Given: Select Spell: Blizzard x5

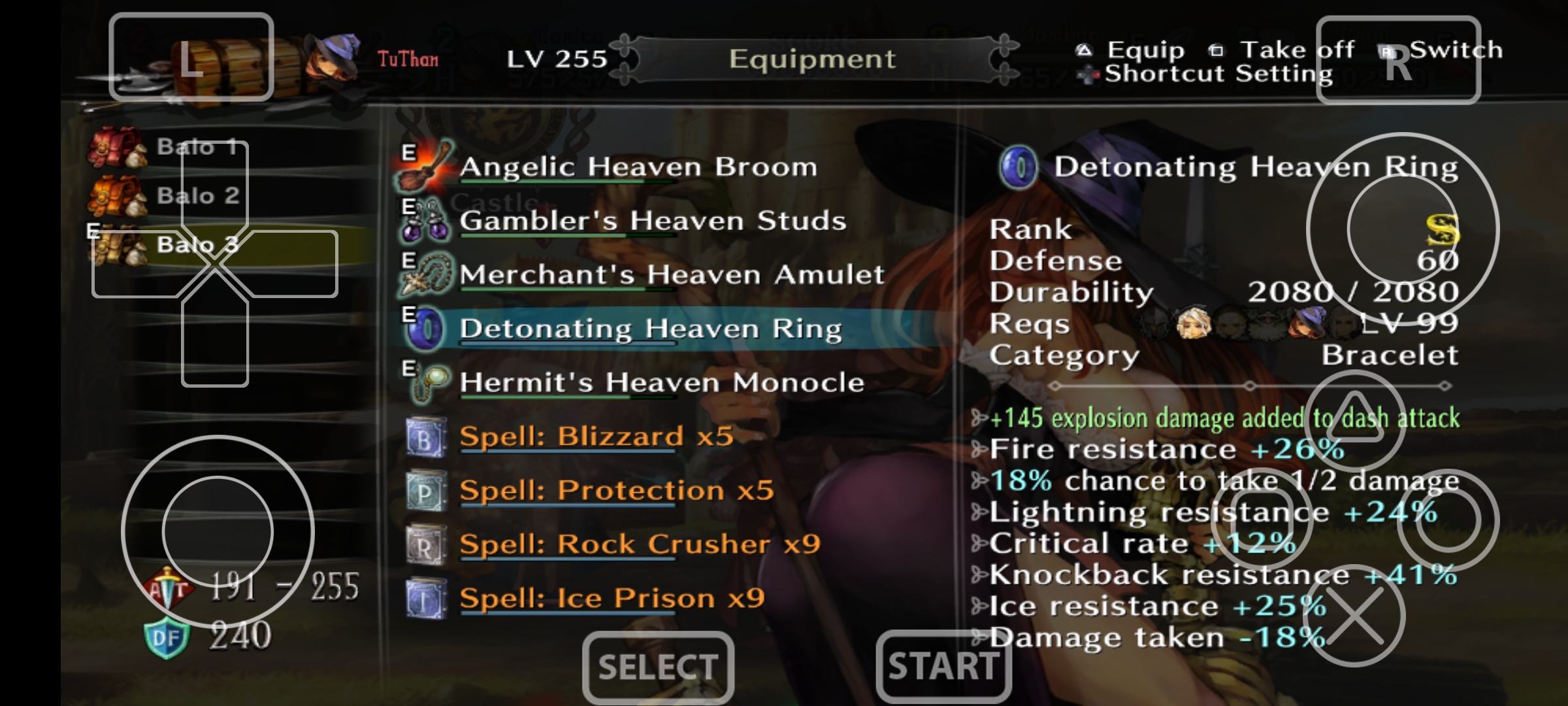Looking at the screenshot, I should pyautogui.click(x=596, y=437).
